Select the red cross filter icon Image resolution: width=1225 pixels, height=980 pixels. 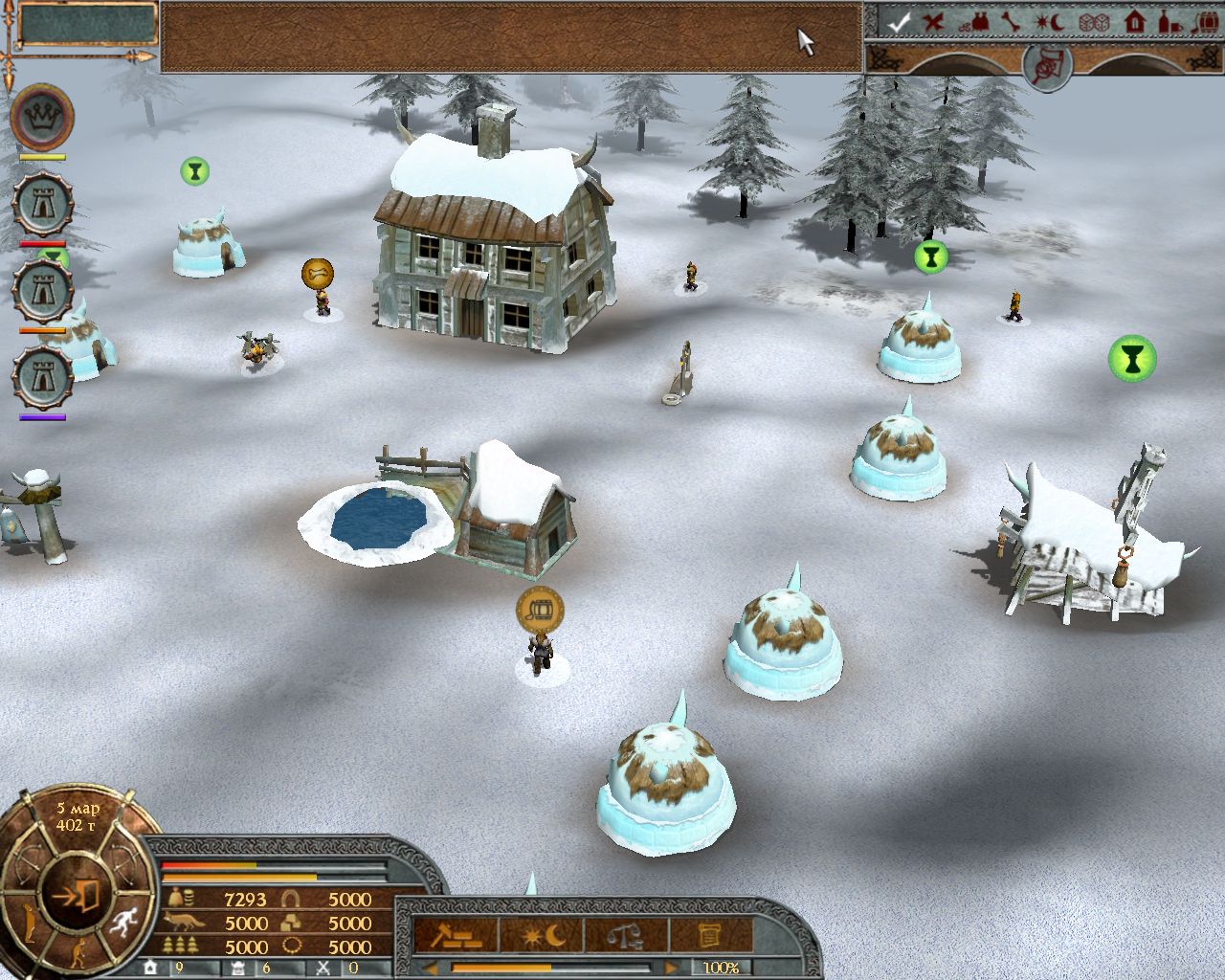tap(934, 22)
